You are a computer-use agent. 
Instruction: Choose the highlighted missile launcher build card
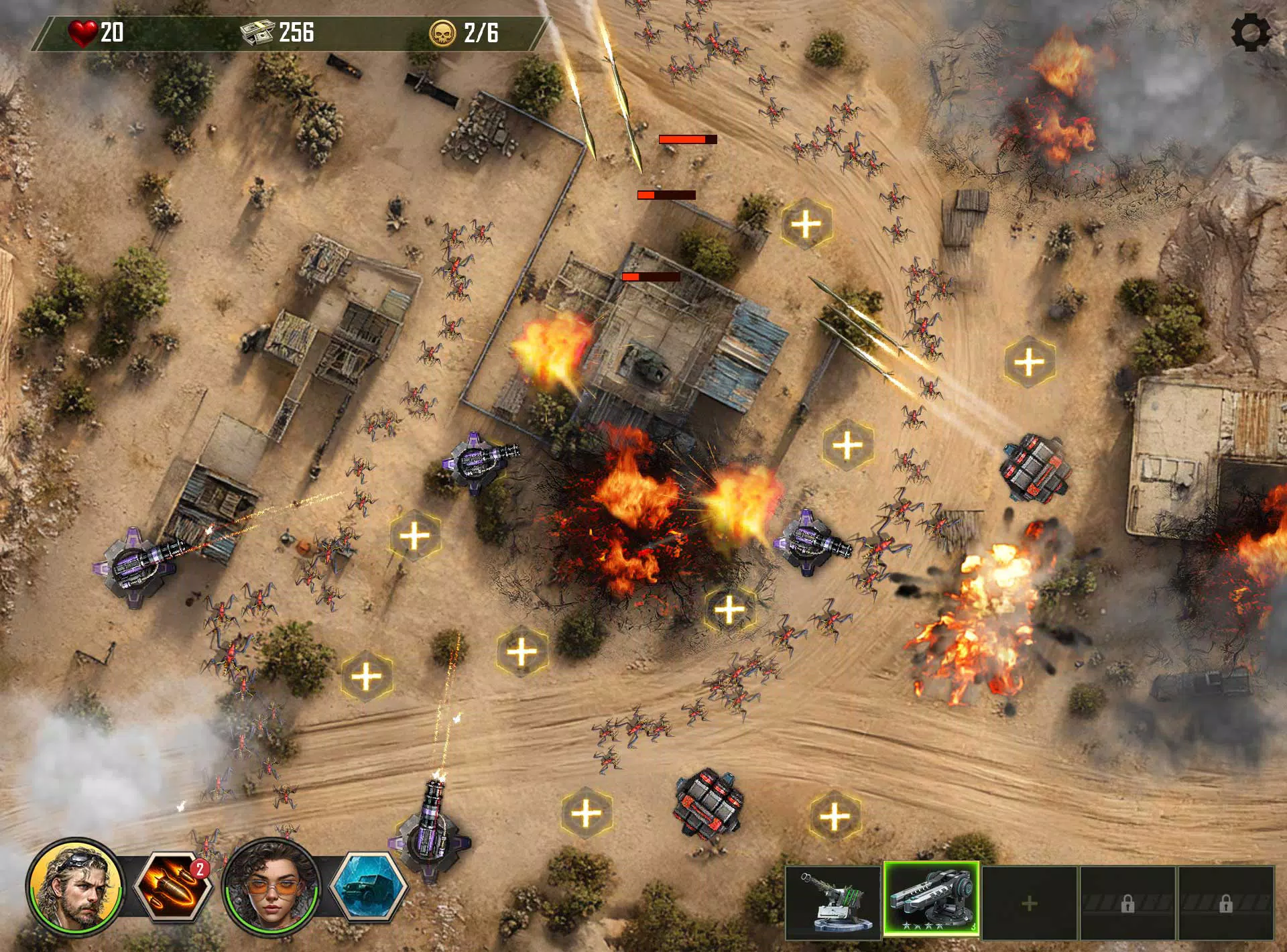point(932,900)
